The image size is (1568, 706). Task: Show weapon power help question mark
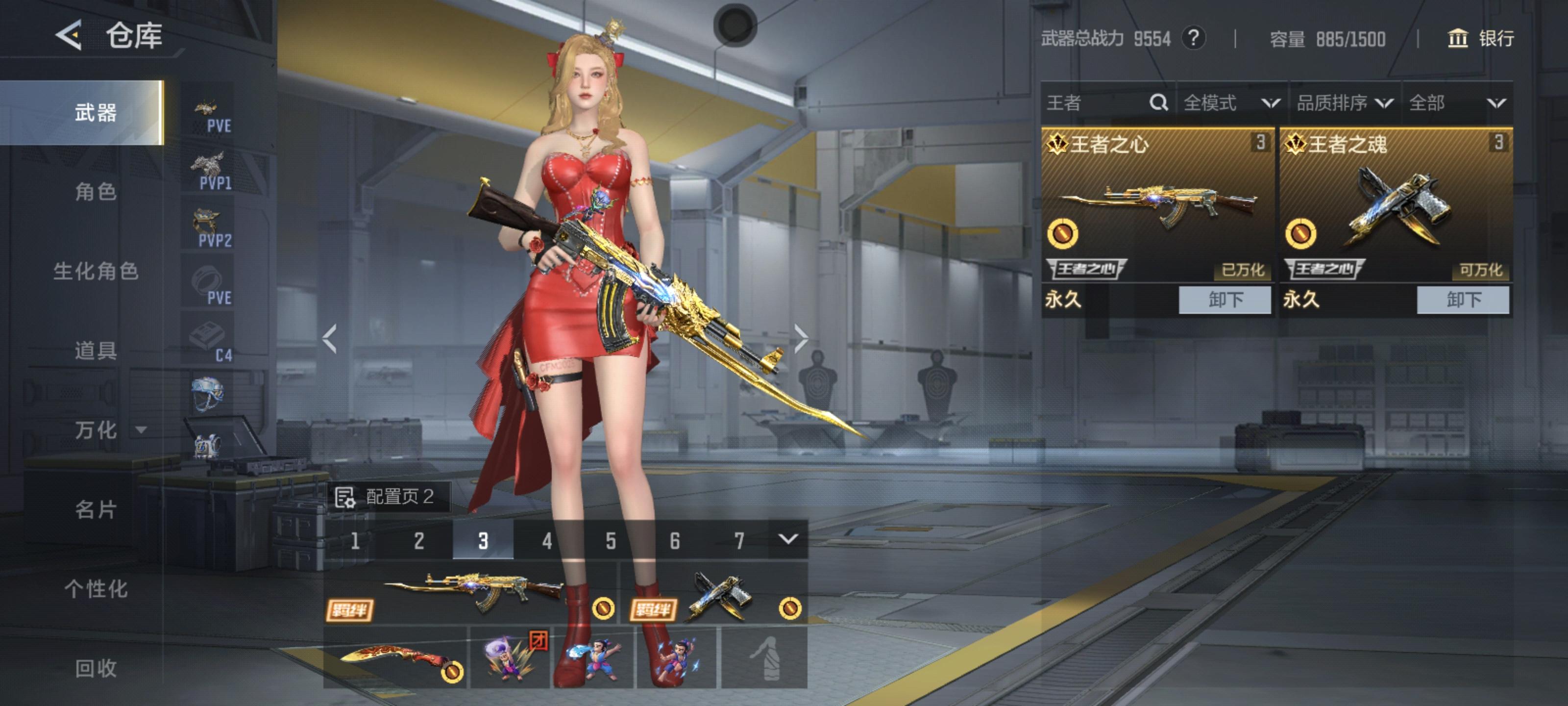click(x=1194, y=38)
